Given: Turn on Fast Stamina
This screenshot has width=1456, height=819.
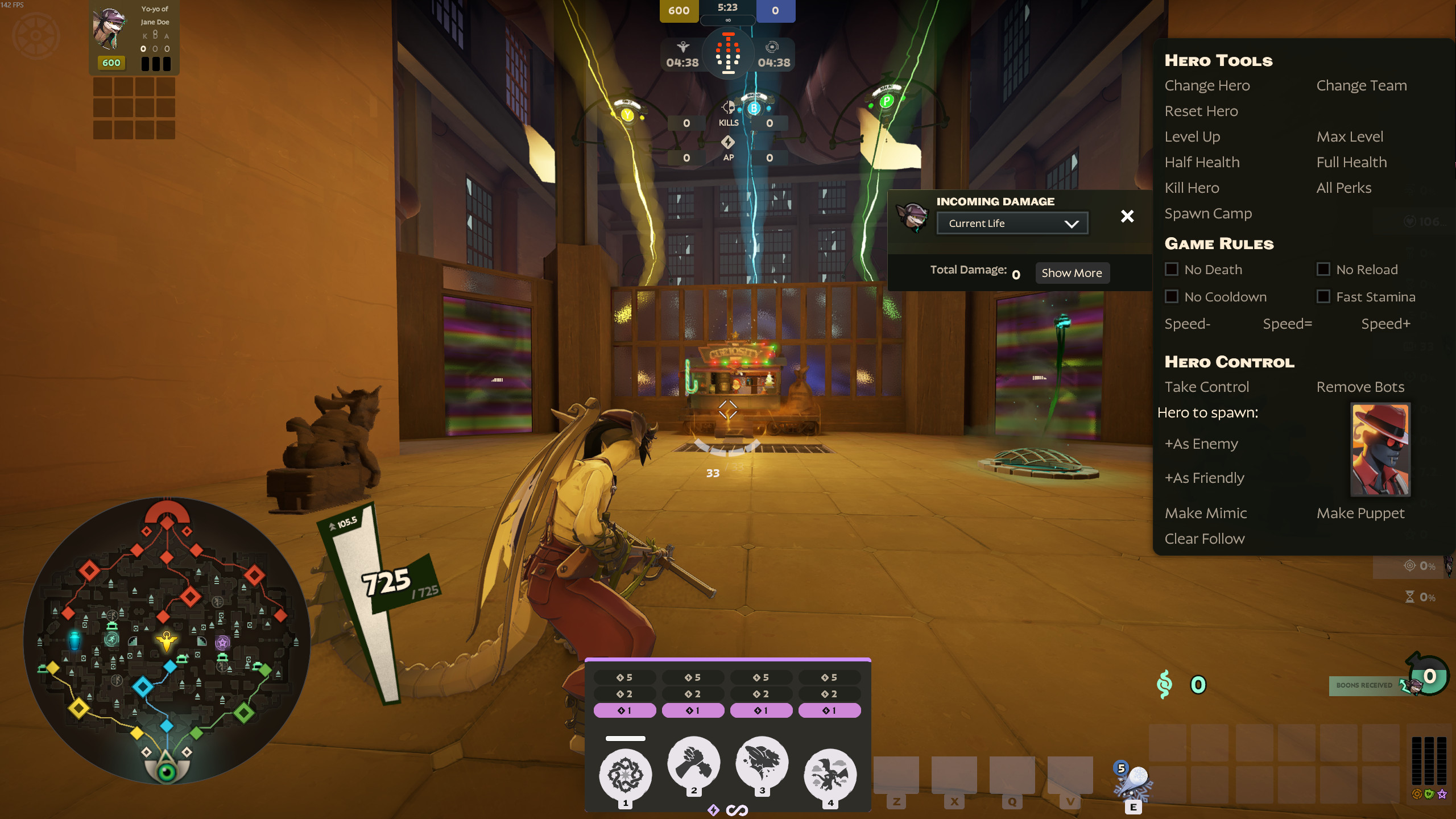Looking at the screenshot, I should coord(1323,296).
